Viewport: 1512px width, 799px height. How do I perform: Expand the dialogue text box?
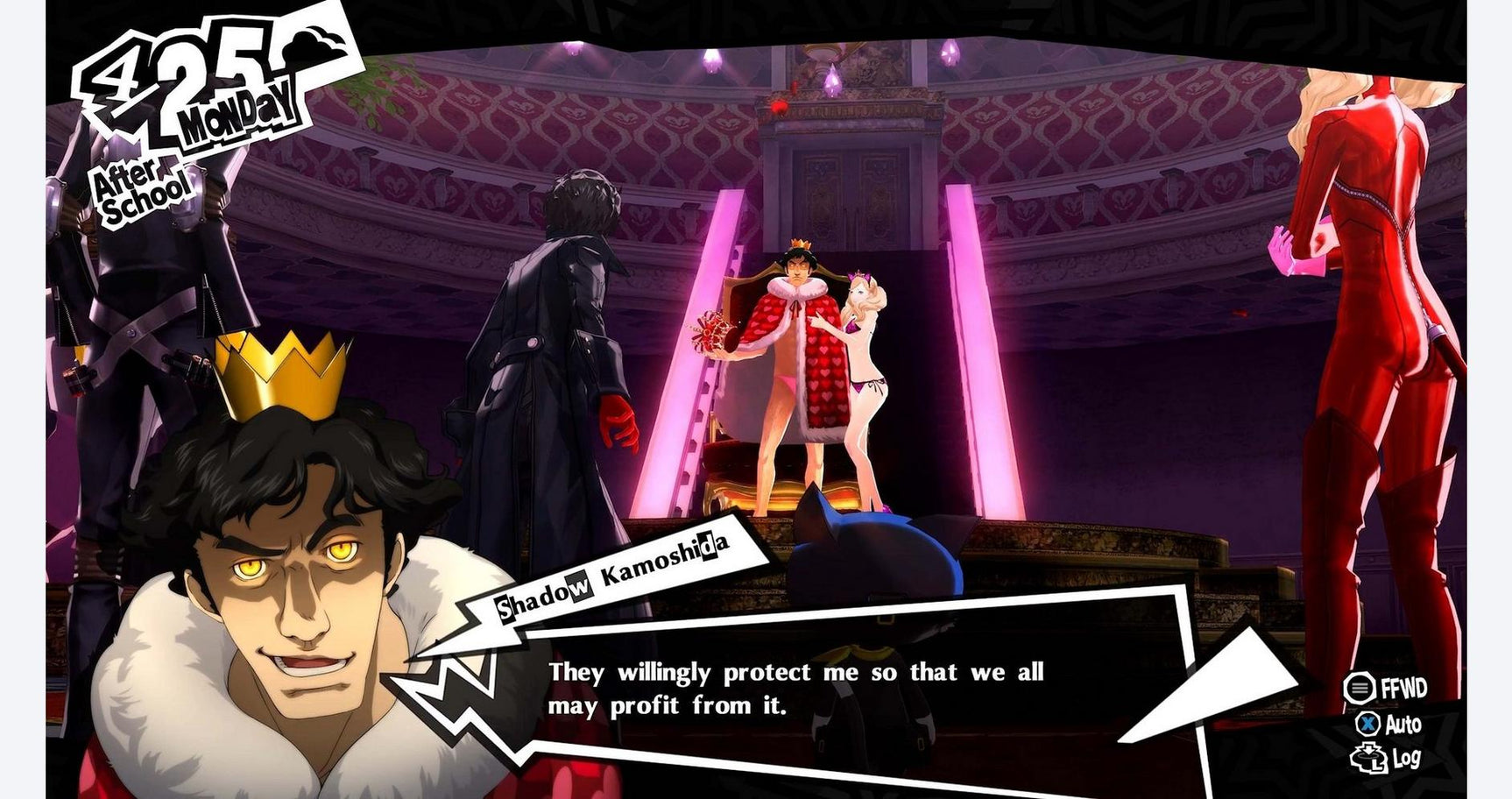pos(832,692)
